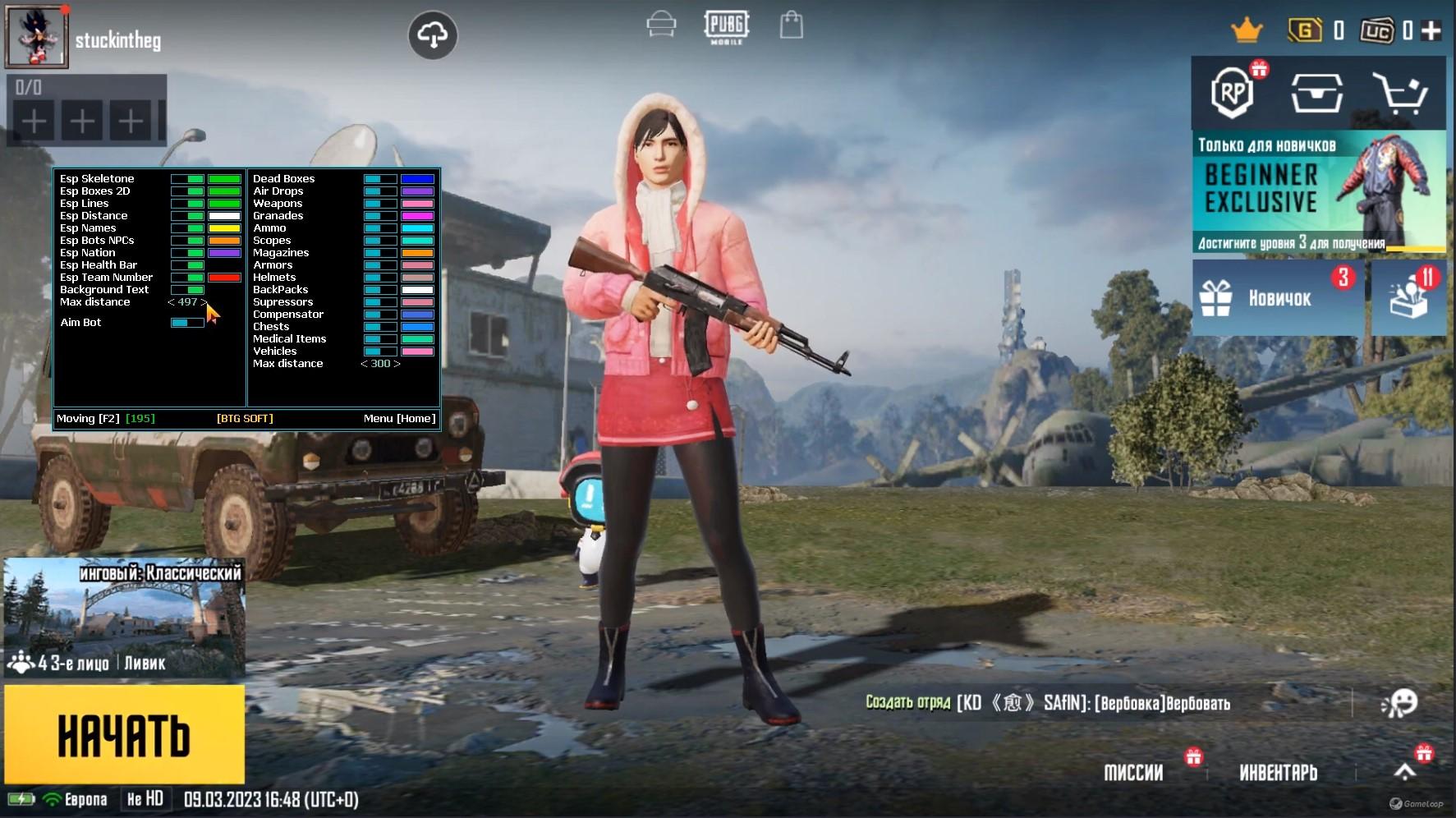Image resolution: width=1456 pixels, height=818 pixels.
Task: Open the events icon with 11 badge
Action: coord(1408,297)
